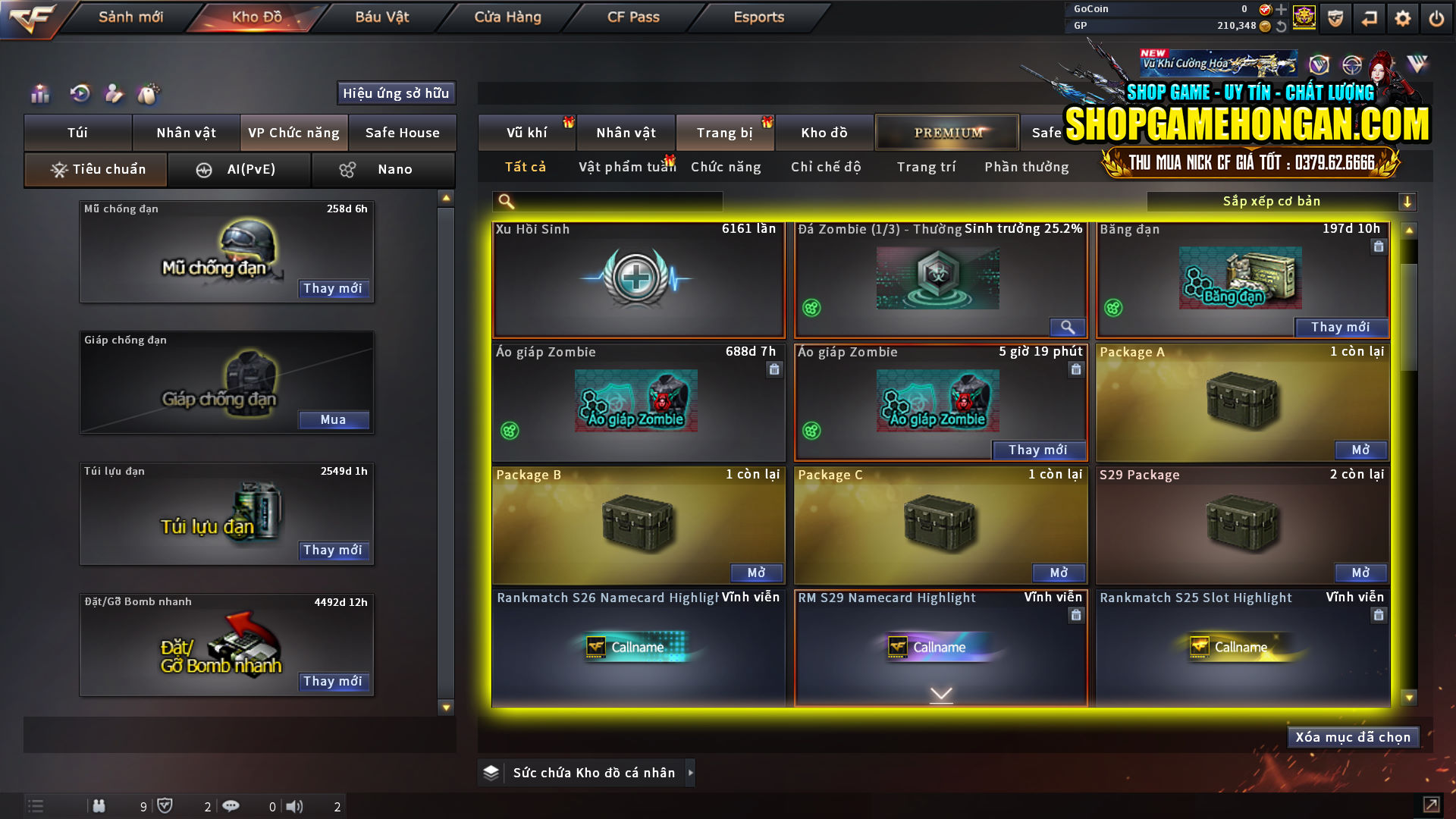This screenshot has height=819, width=1456.
Task: Click Mở on the Package A crate
Action: click(1360, 450)
